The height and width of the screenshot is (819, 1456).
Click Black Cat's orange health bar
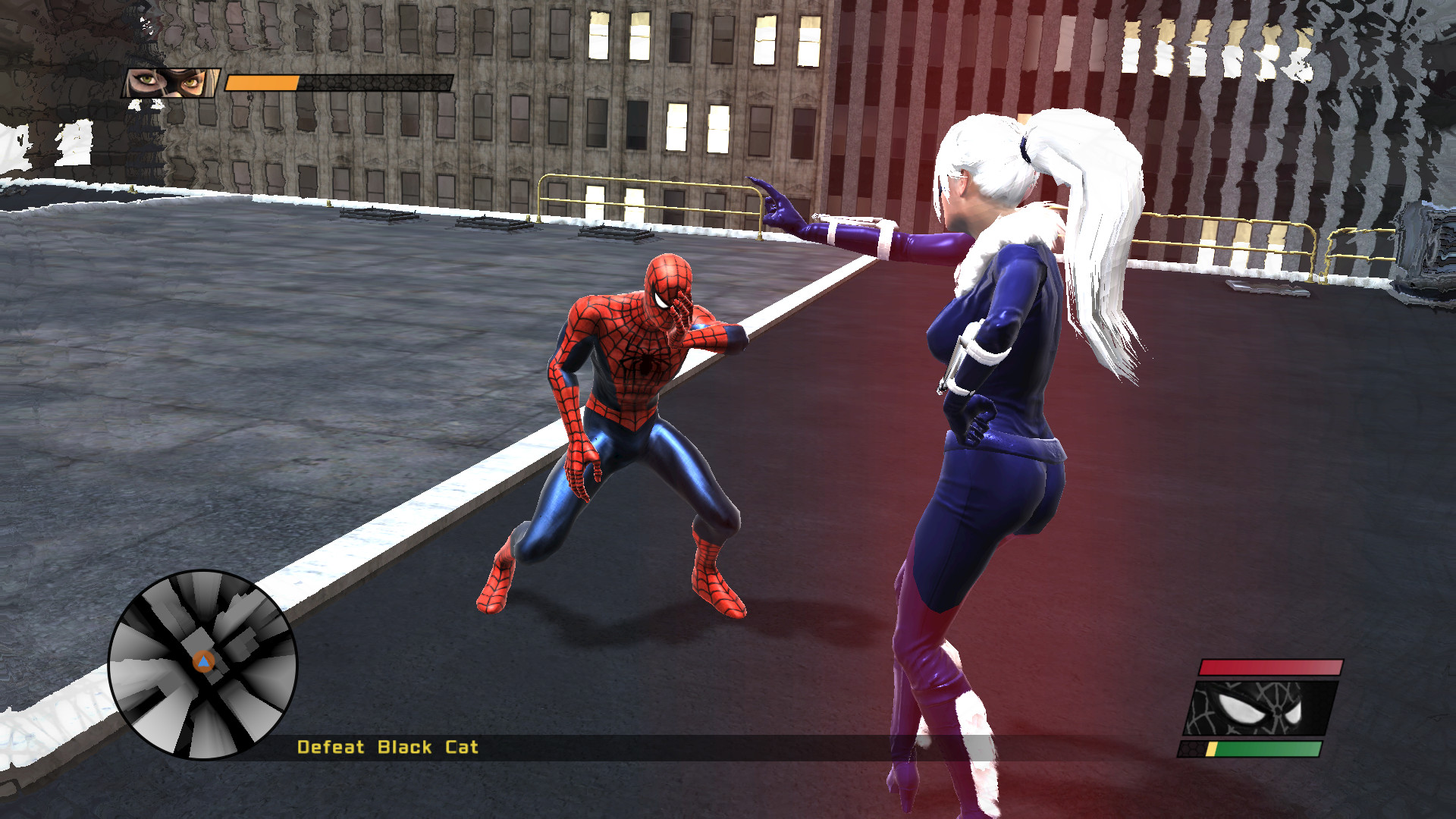click(262, 80)
